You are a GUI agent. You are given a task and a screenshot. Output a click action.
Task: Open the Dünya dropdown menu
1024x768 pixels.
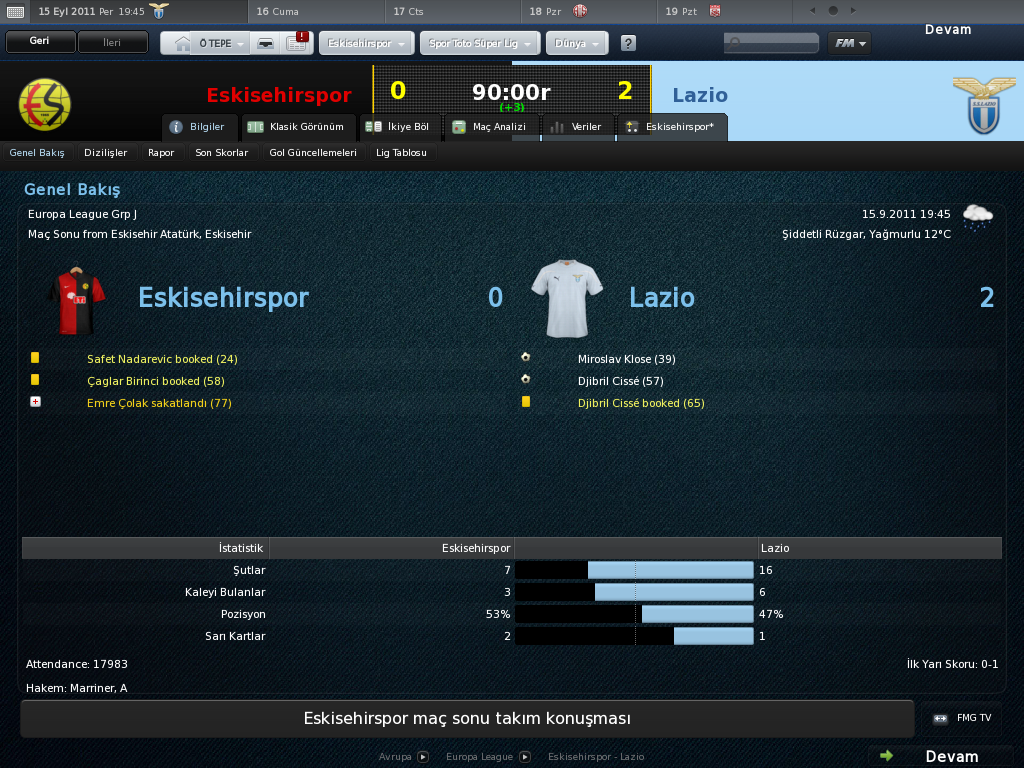(577, 45)
